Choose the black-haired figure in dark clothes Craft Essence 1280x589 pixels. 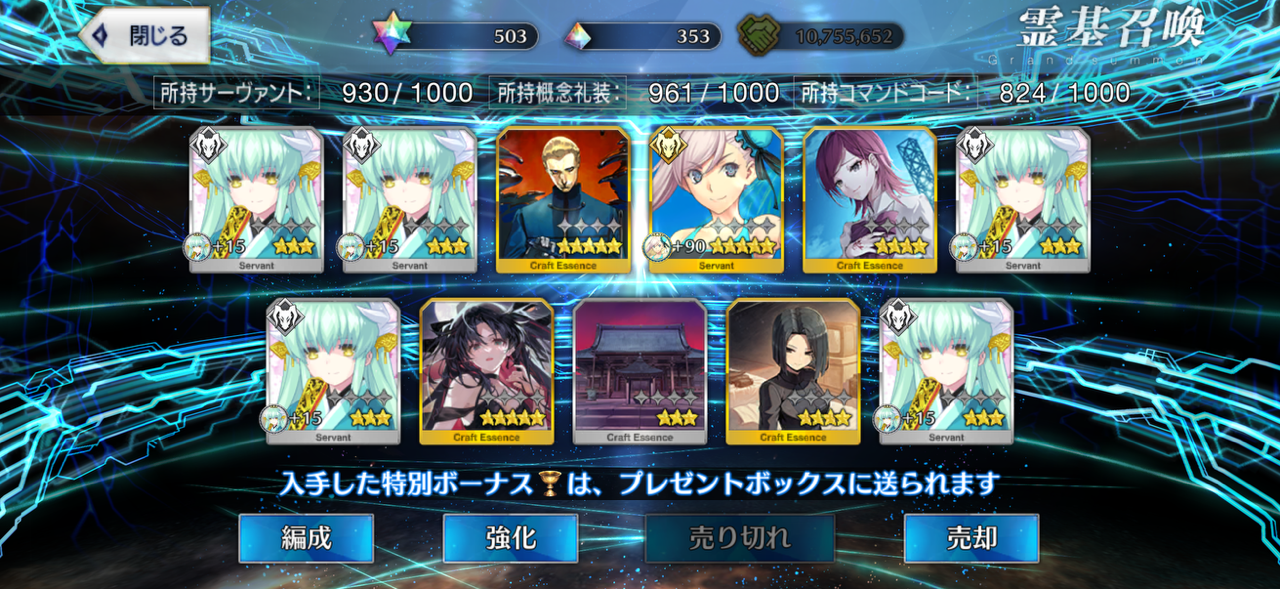[x=793, y=371]
